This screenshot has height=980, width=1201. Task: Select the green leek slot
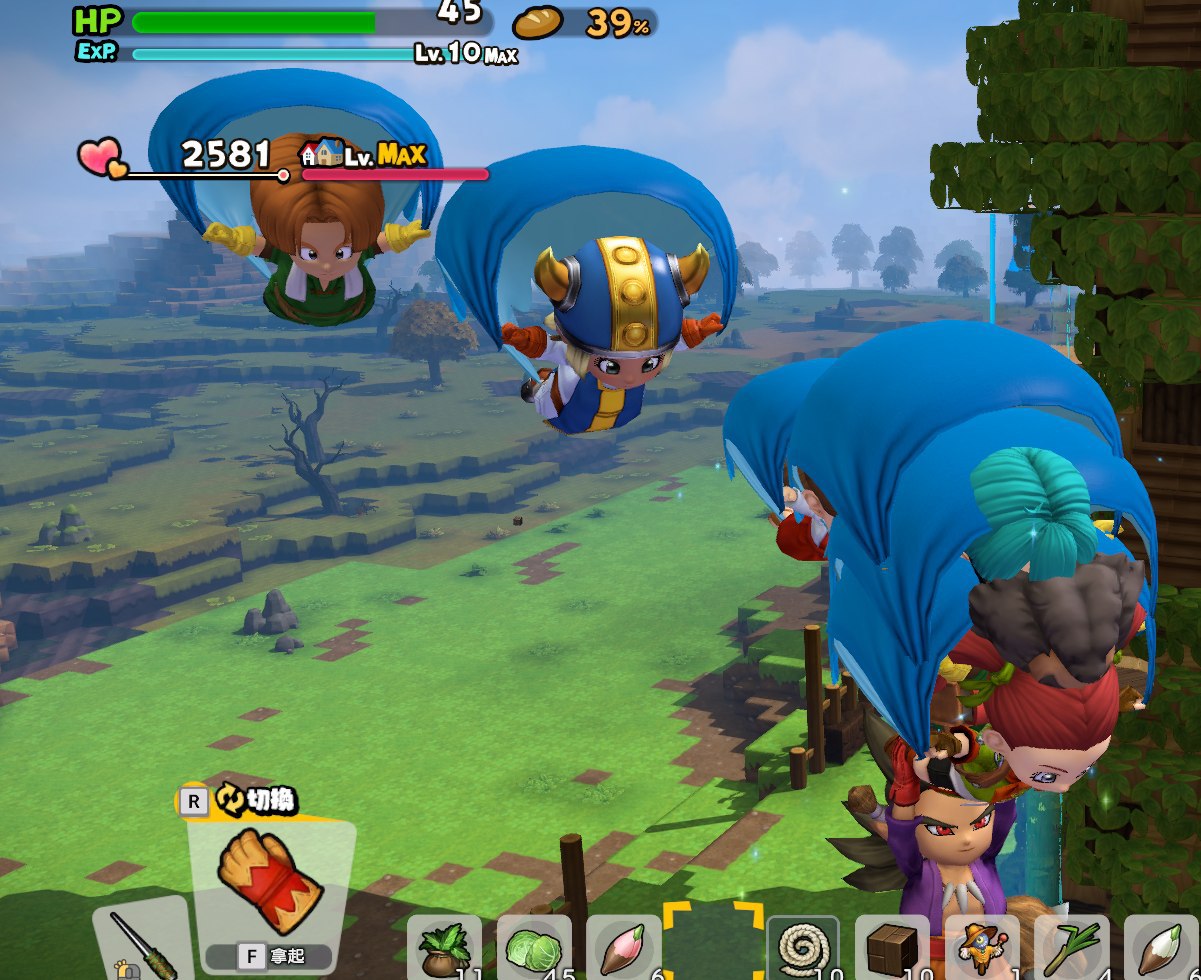1071,949
